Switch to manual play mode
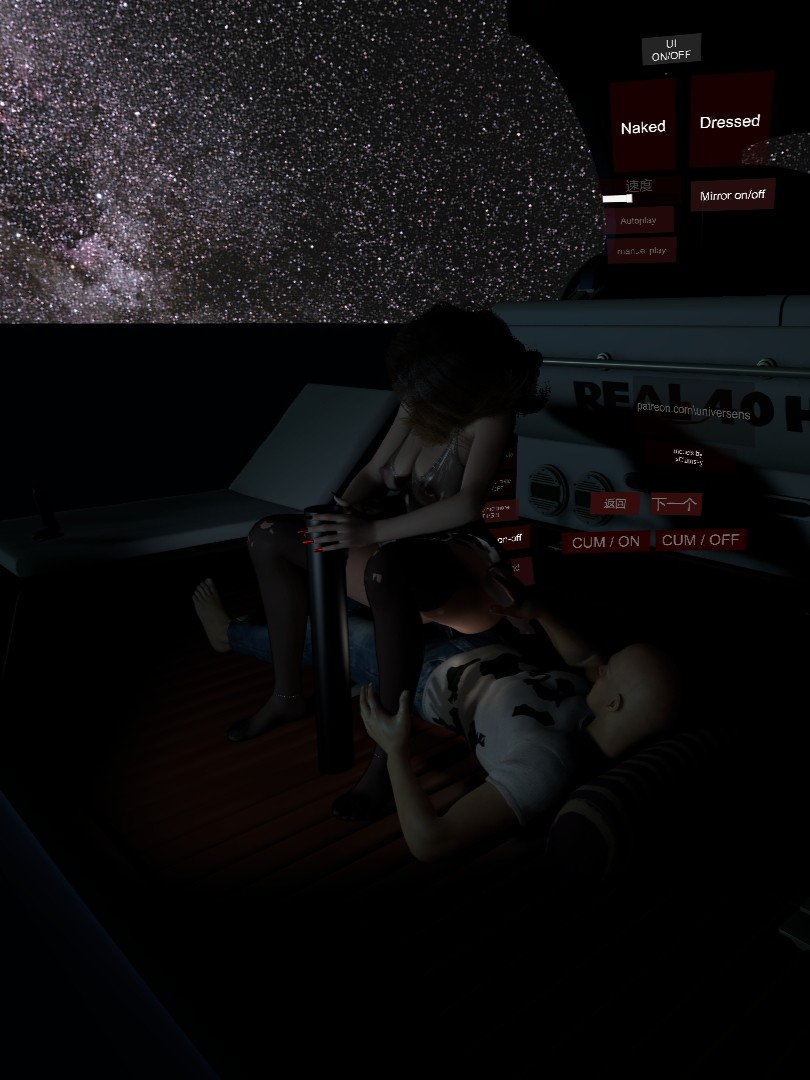Viewport: 810px width, 1080px height. tap(642, 250)
